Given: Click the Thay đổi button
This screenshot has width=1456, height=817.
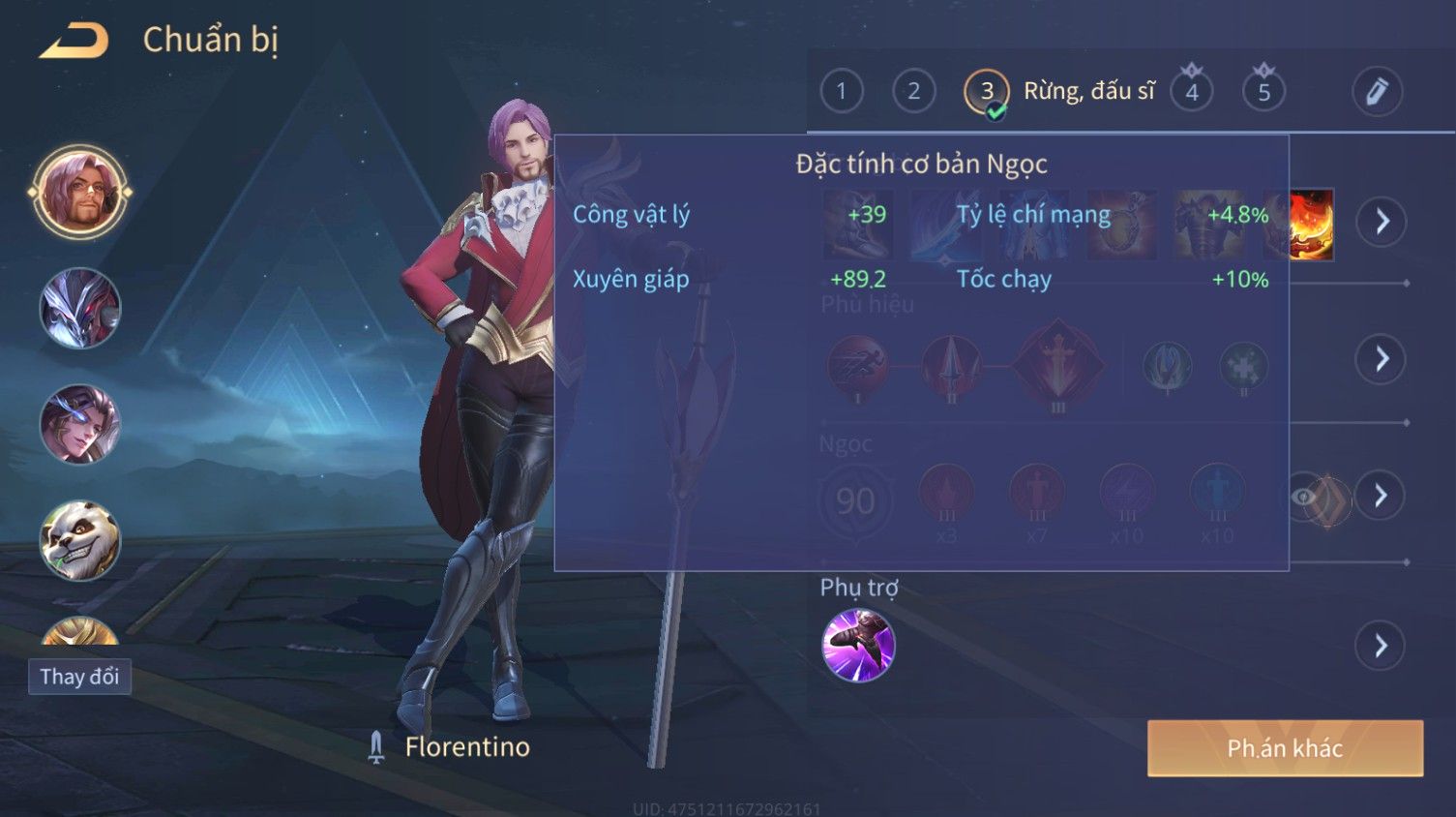Looking at the screenshot, I should click(79, 677).
